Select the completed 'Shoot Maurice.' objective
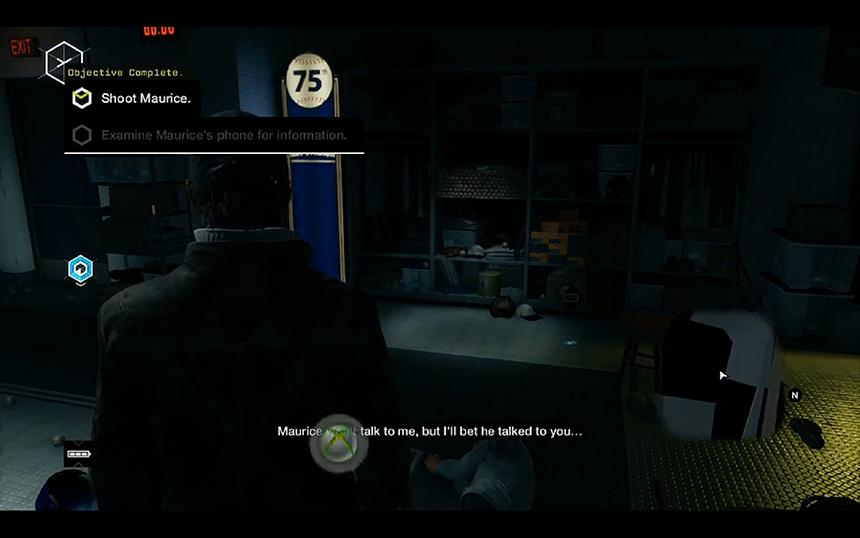This screenshot has height=538, width=860. 145,98
